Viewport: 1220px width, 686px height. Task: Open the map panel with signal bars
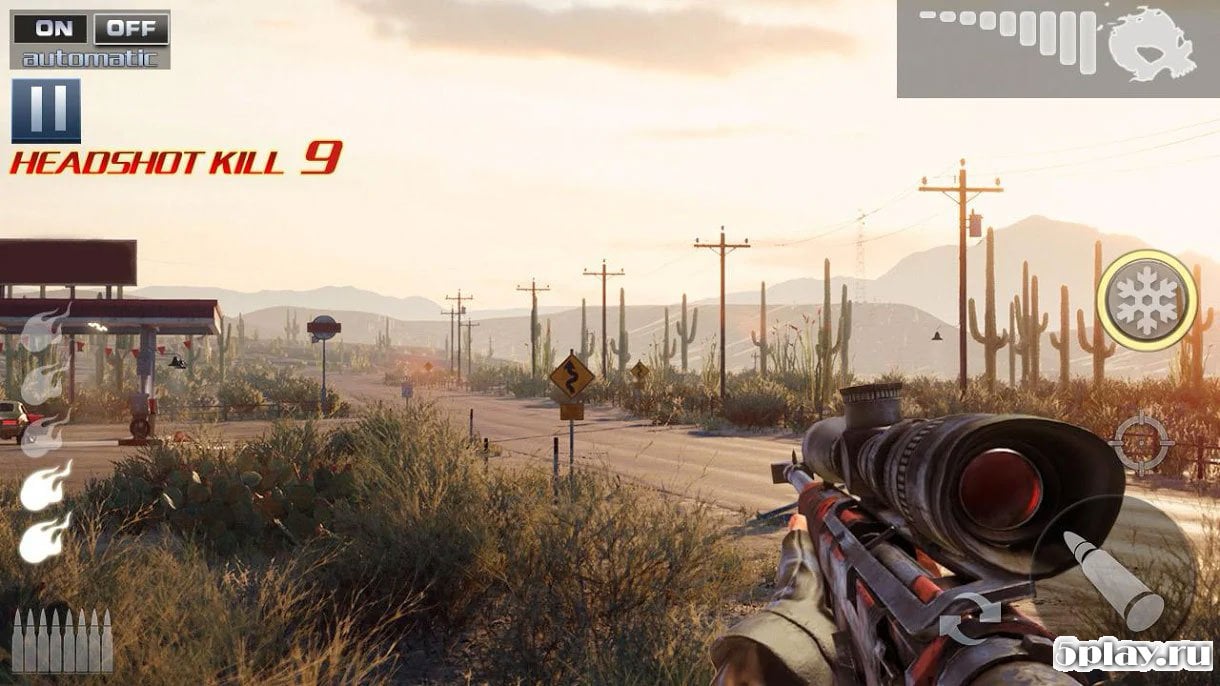point(1058,48)
